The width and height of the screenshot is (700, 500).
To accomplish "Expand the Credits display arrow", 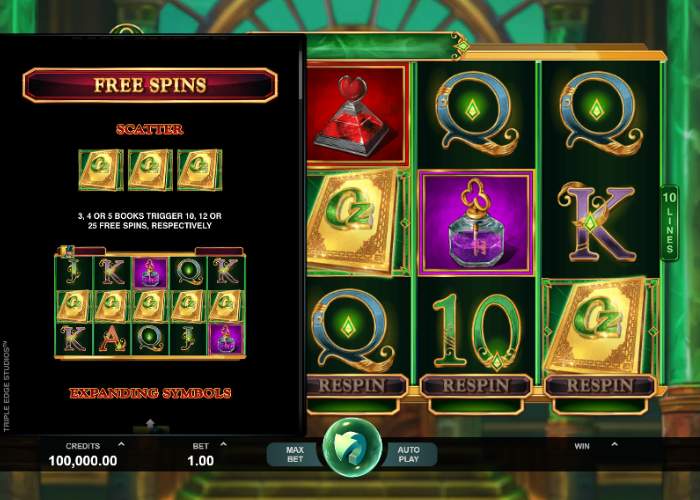I will pos(121,443).
